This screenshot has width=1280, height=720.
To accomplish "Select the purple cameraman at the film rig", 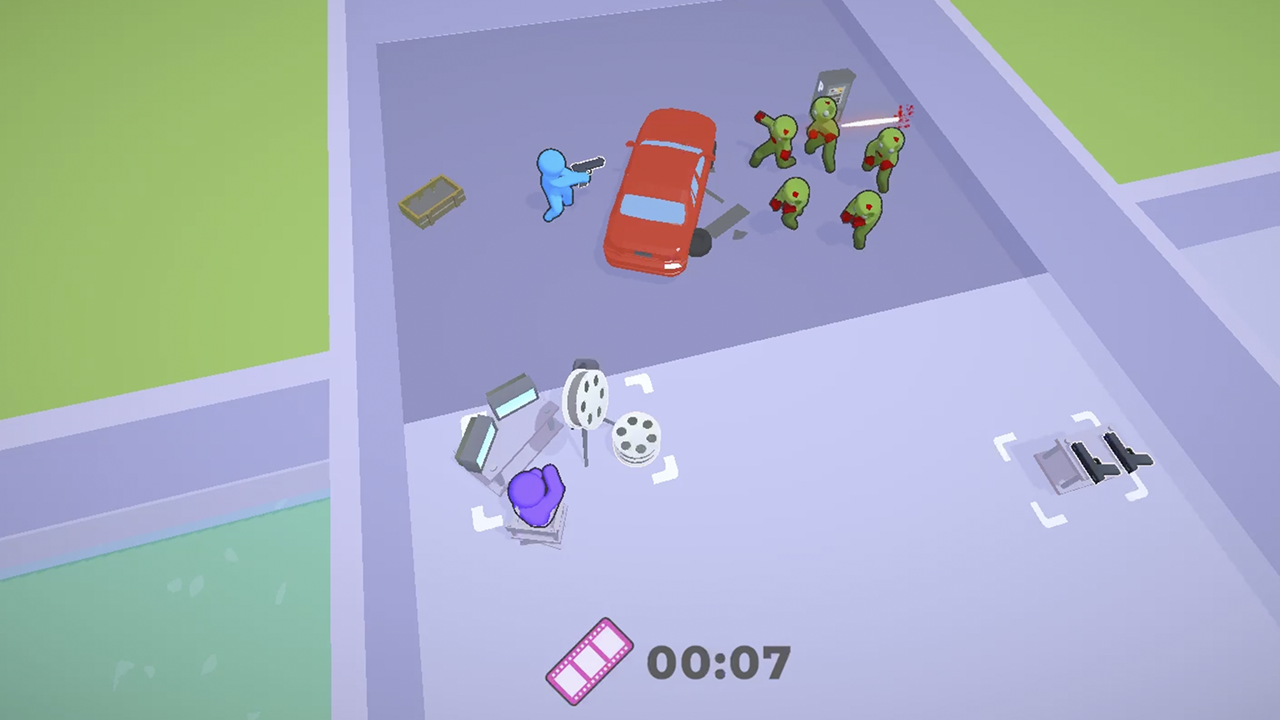I will pos(535,495).
